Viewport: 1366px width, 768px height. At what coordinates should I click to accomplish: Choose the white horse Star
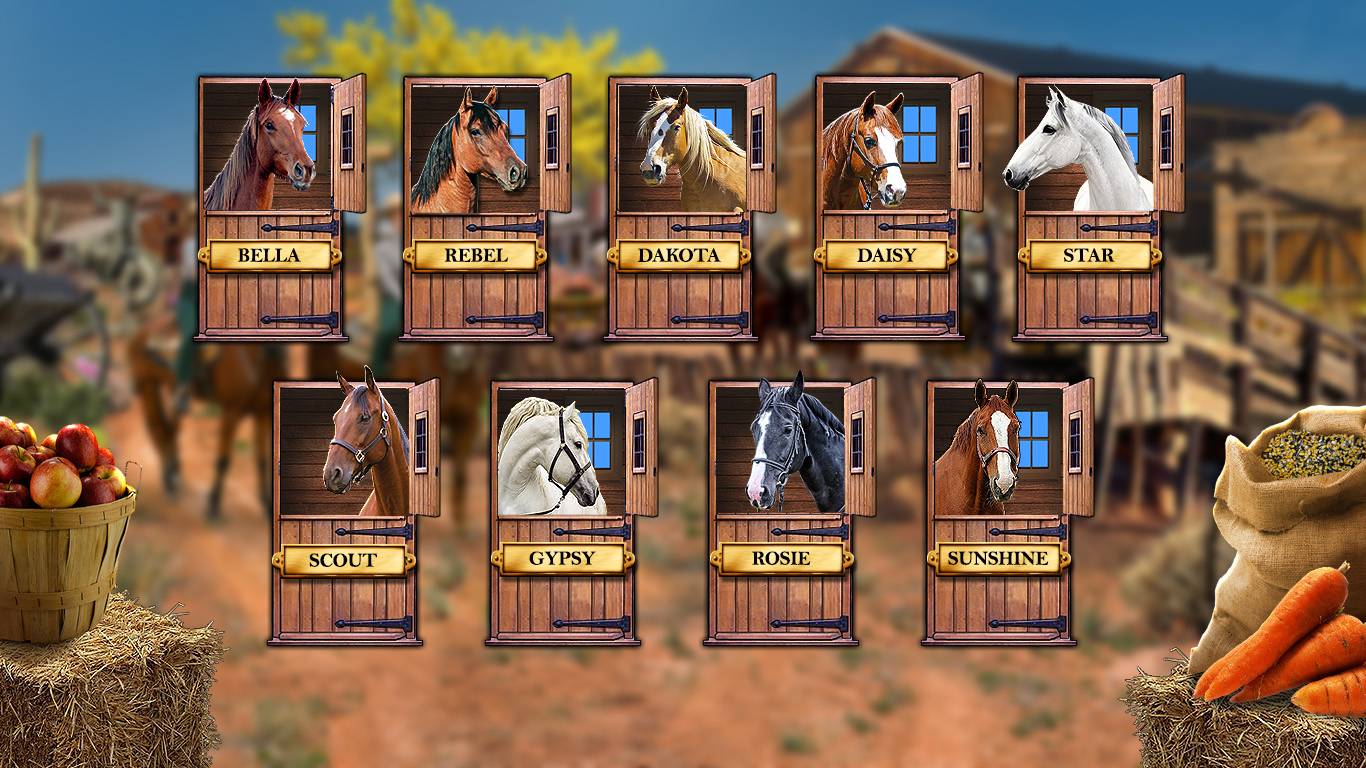(x=1089, y=208)
